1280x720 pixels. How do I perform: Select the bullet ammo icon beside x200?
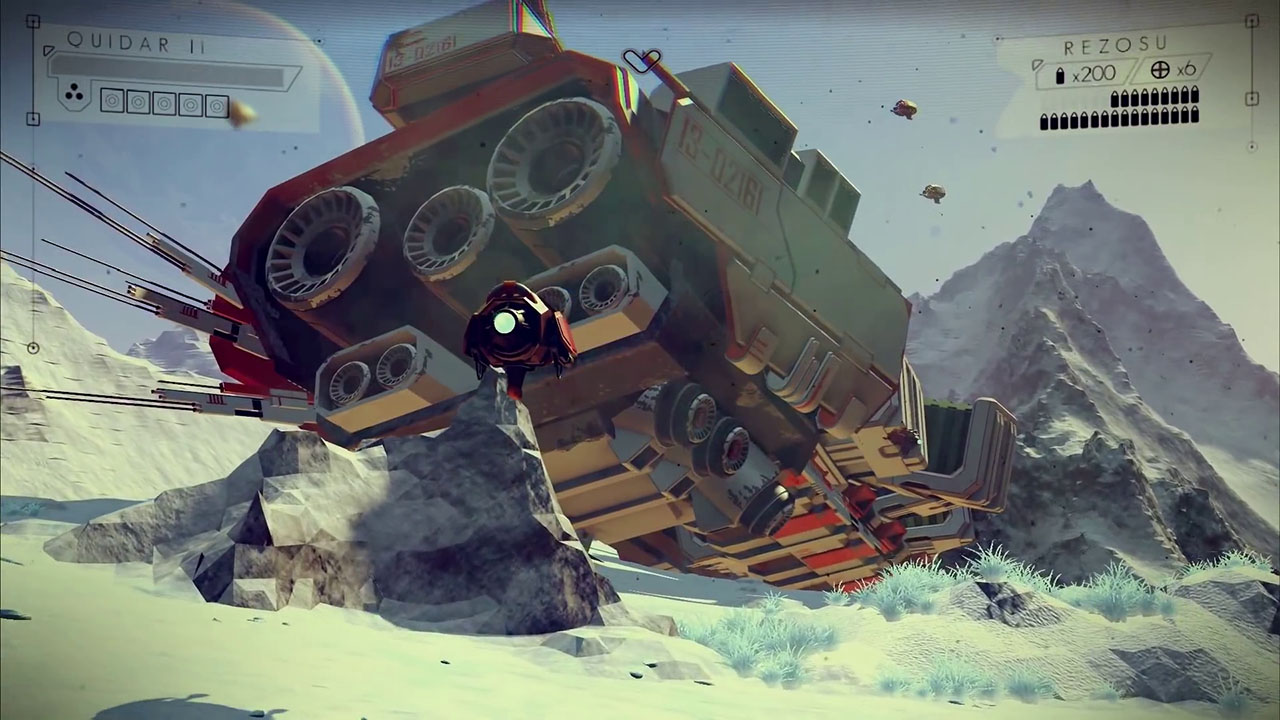[x=1060, y=74]
